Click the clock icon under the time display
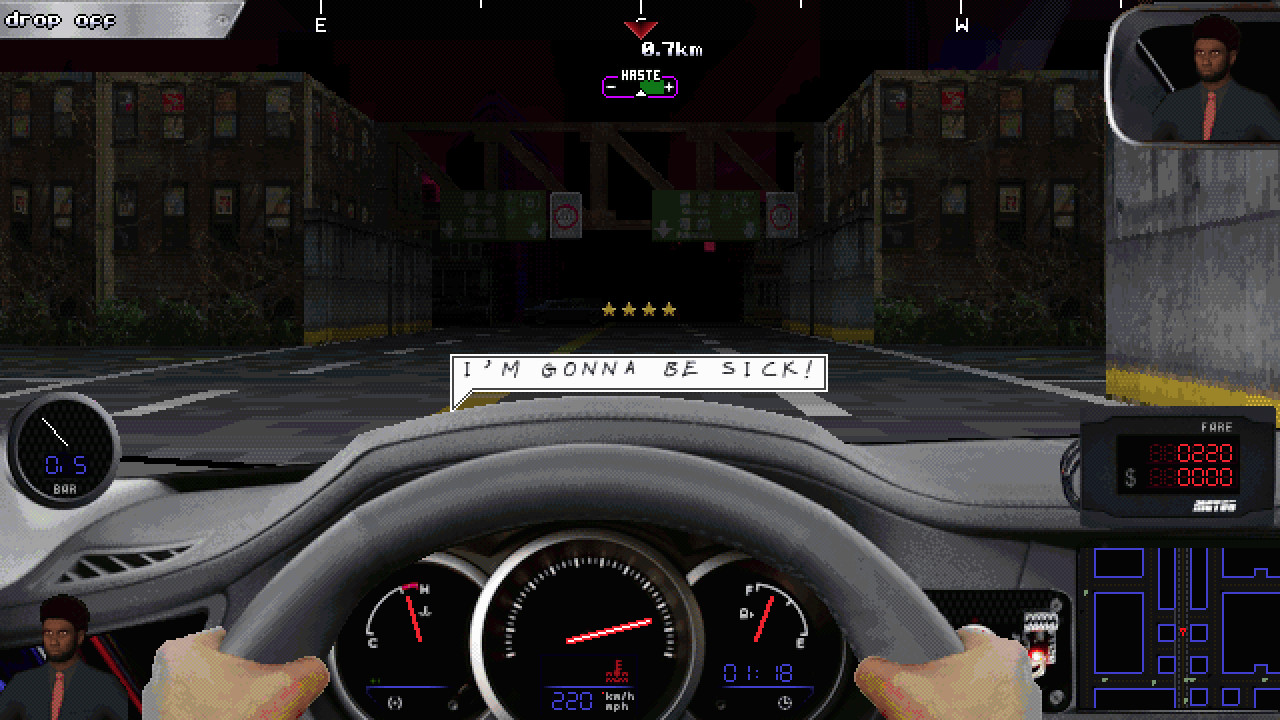The height and width of the screenshot is (720, 1280). point(784,701)
